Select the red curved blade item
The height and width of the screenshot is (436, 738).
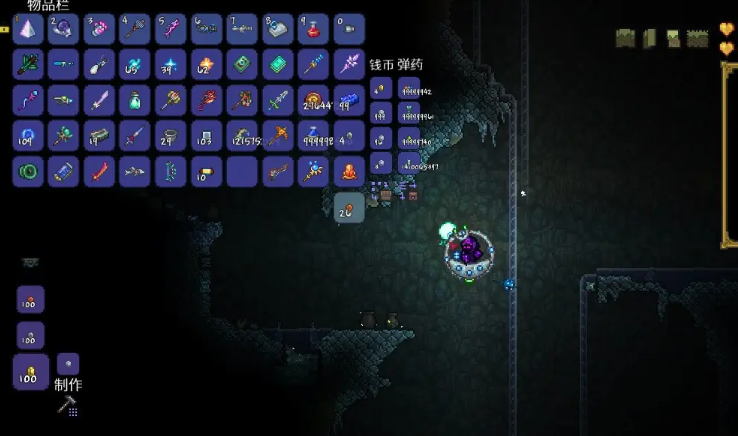tap(99, 171)
